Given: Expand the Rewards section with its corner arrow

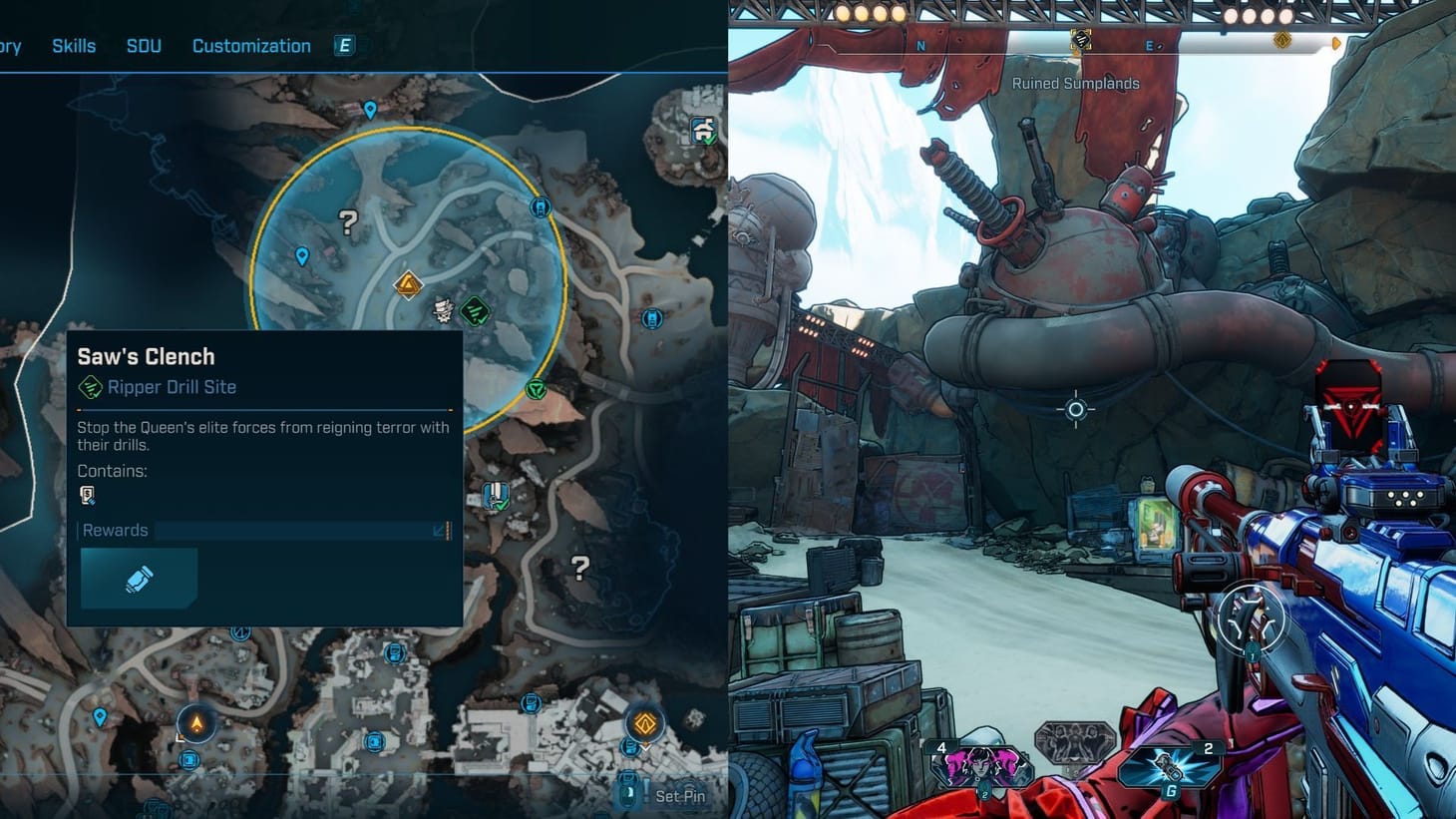Looking at the screenshot, I should click(436, 532).
